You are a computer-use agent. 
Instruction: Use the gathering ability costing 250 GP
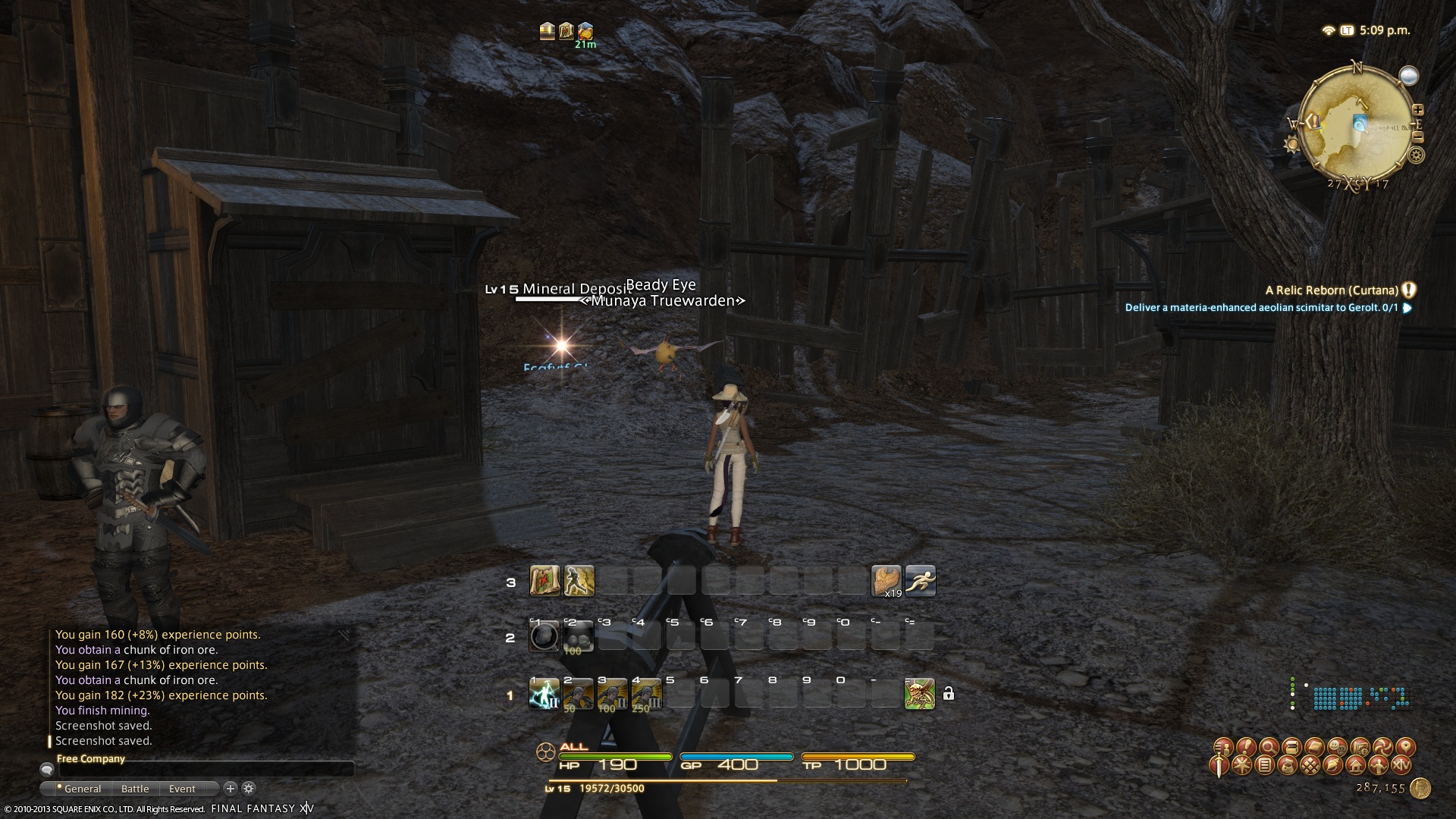point(646,694)
